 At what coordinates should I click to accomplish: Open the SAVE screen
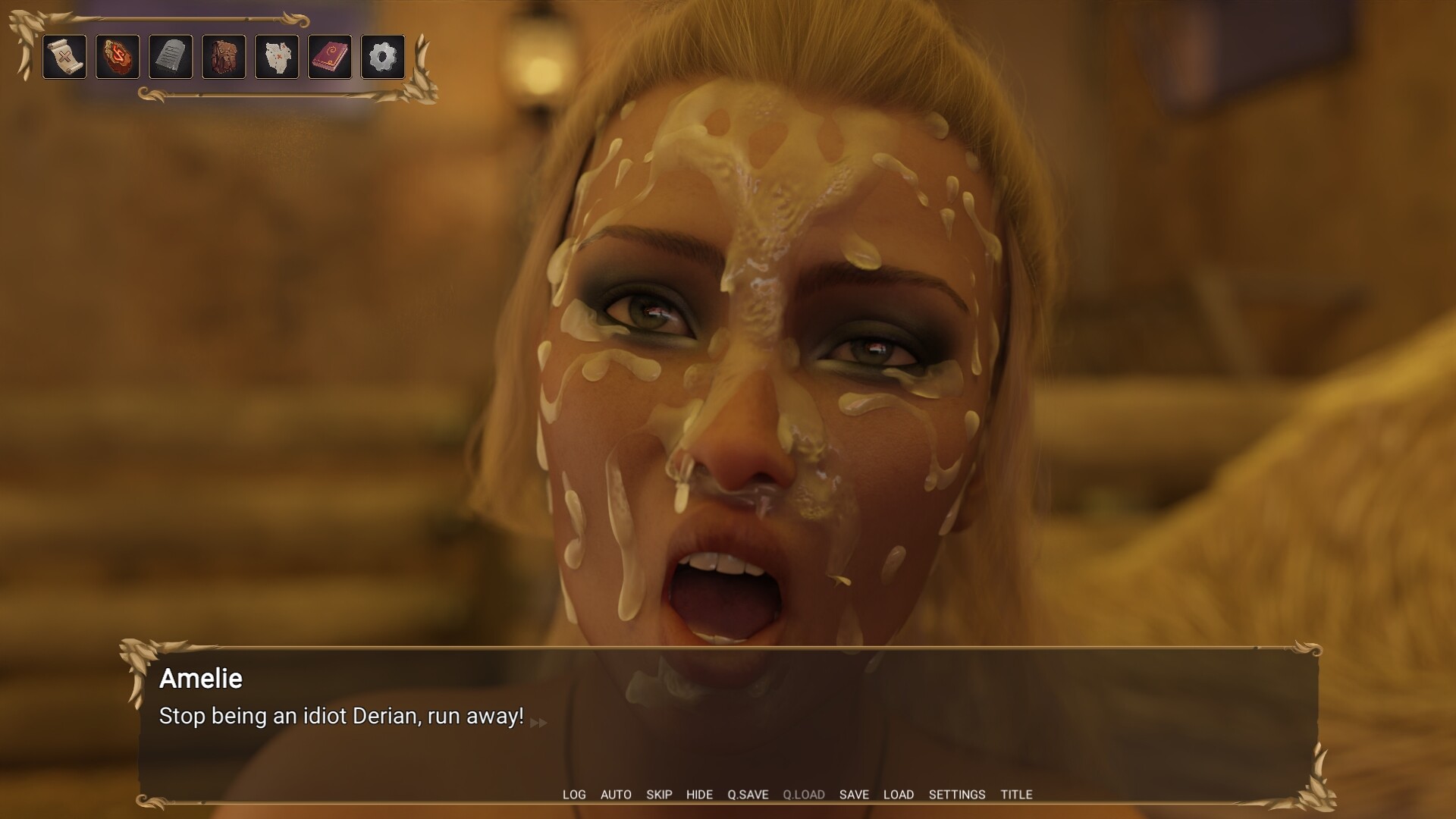pyautogui.click(x=855, y=795)
